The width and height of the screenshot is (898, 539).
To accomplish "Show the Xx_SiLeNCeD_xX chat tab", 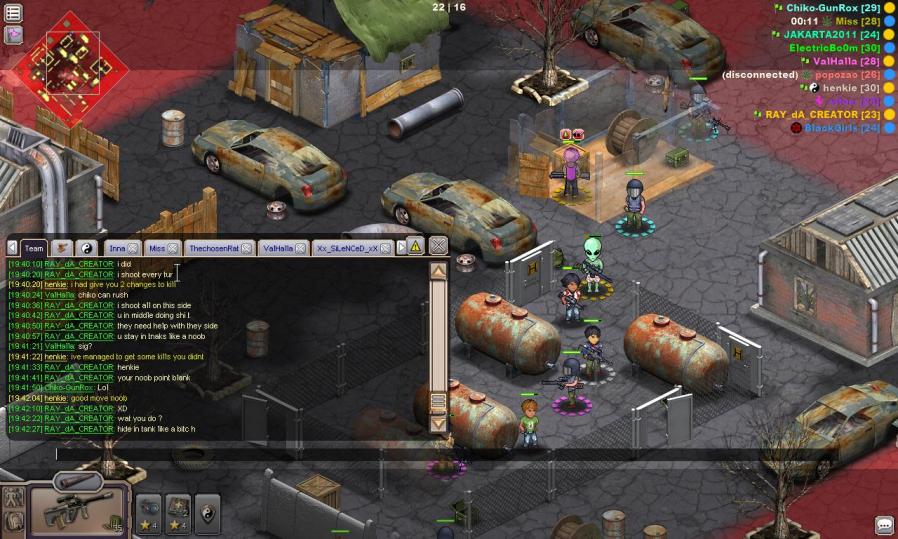I will click(x=346, y=248).
